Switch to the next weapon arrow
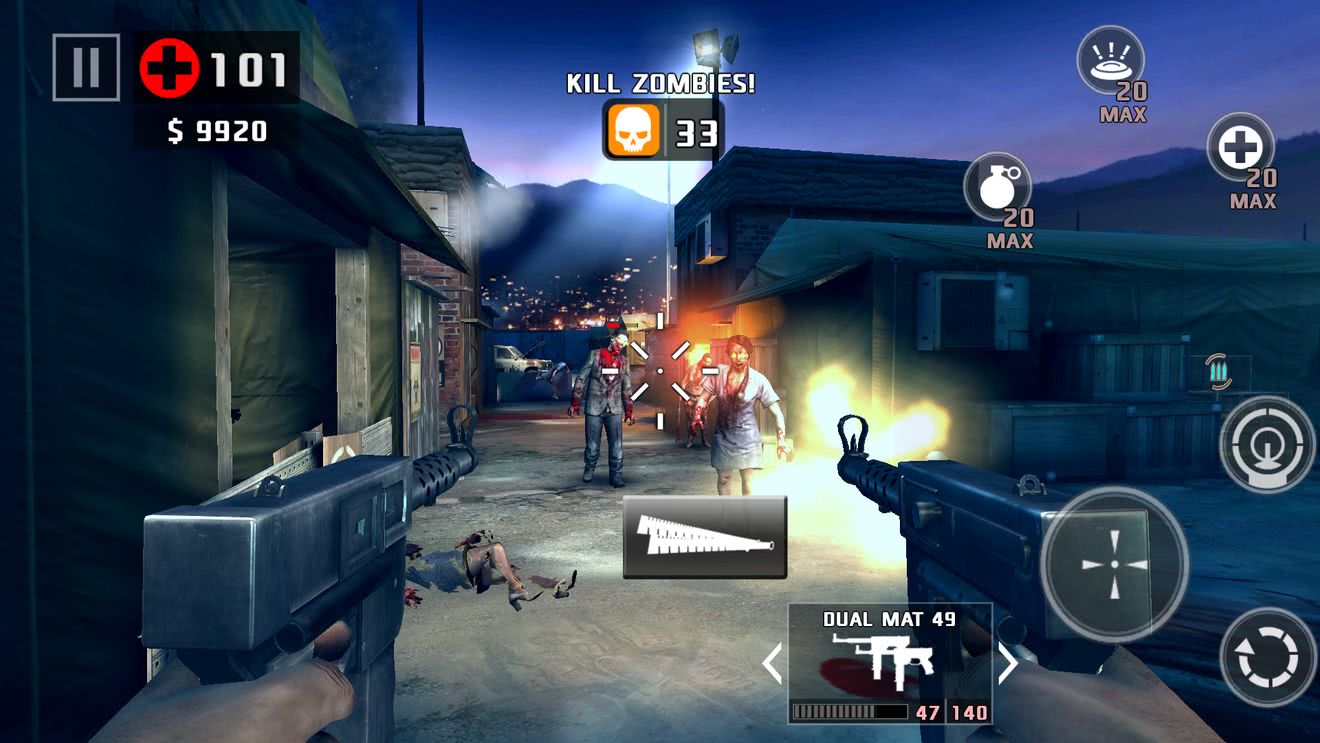Viewport: 1320px width, 743px height. [1008, 663]
